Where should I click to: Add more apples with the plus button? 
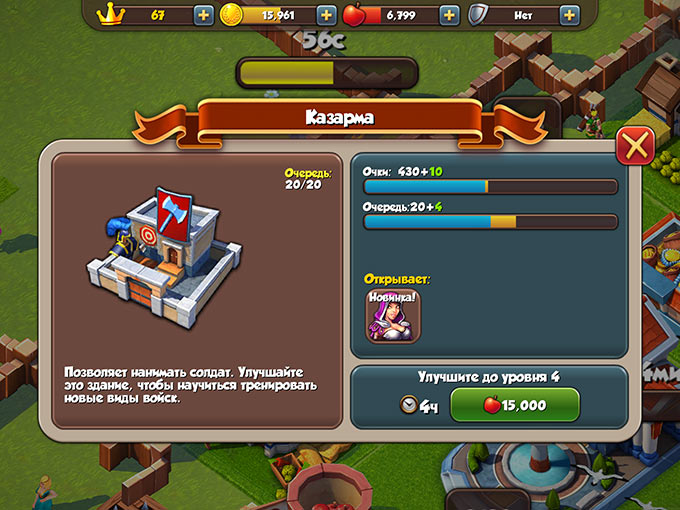[449, 15]
